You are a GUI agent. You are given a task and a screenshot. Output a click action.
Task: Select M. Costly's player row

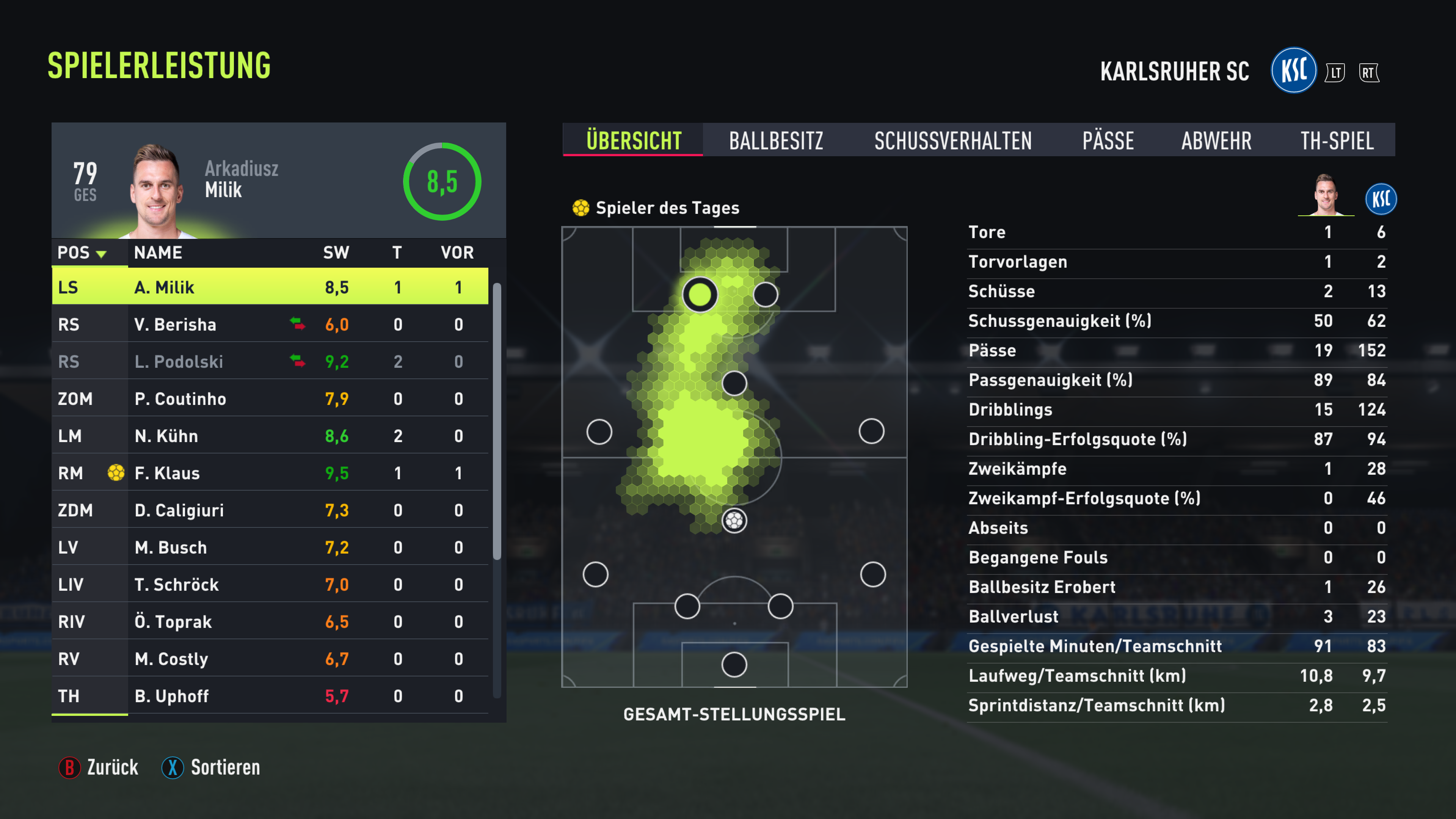coord(270,659)
